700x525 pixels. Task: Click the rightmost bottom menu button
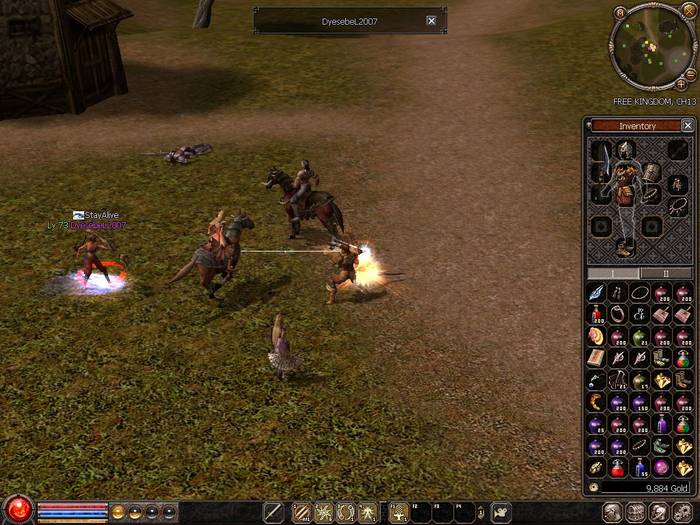686,512
